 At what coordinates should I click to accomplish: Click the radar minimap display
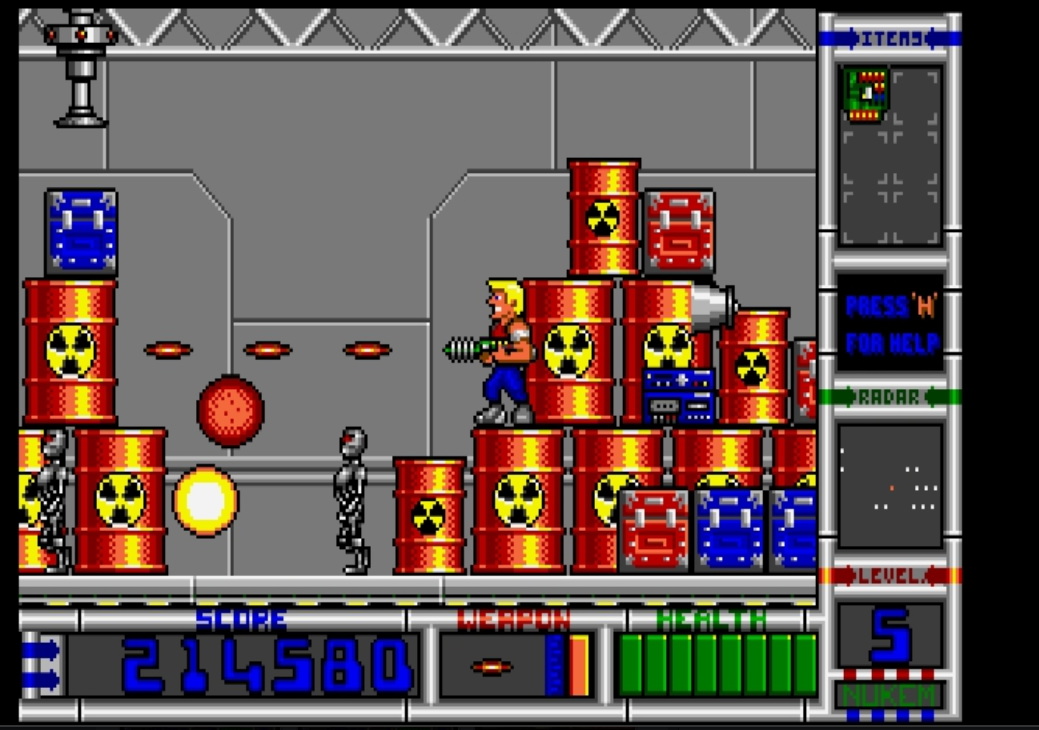[889, 486]
